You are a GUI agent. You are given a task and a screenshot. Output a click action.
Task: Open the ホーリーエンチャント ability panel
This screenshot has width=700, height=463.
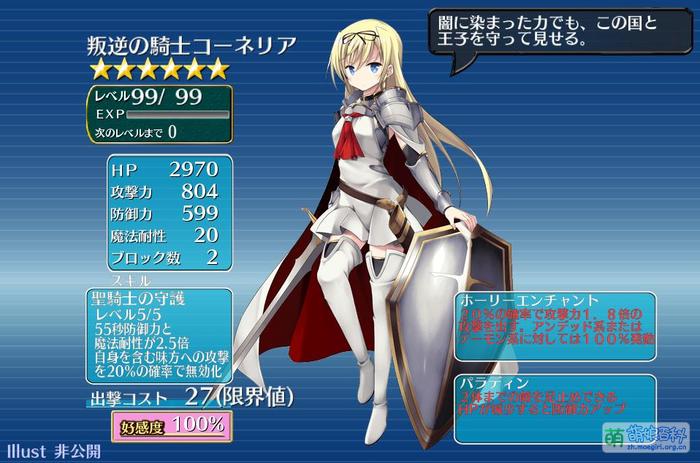point(555,328)
